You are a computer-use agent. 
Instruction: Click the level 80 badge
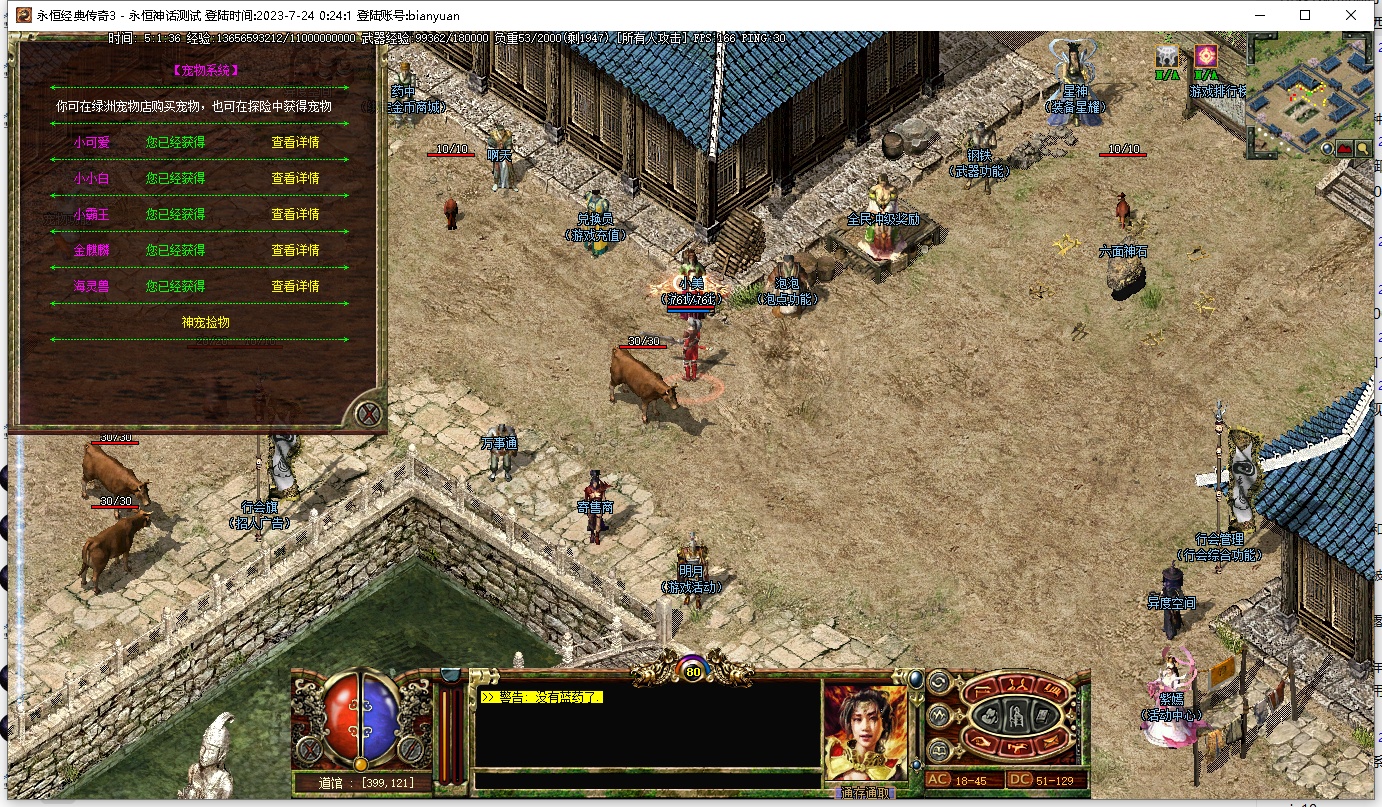point(693,672)
